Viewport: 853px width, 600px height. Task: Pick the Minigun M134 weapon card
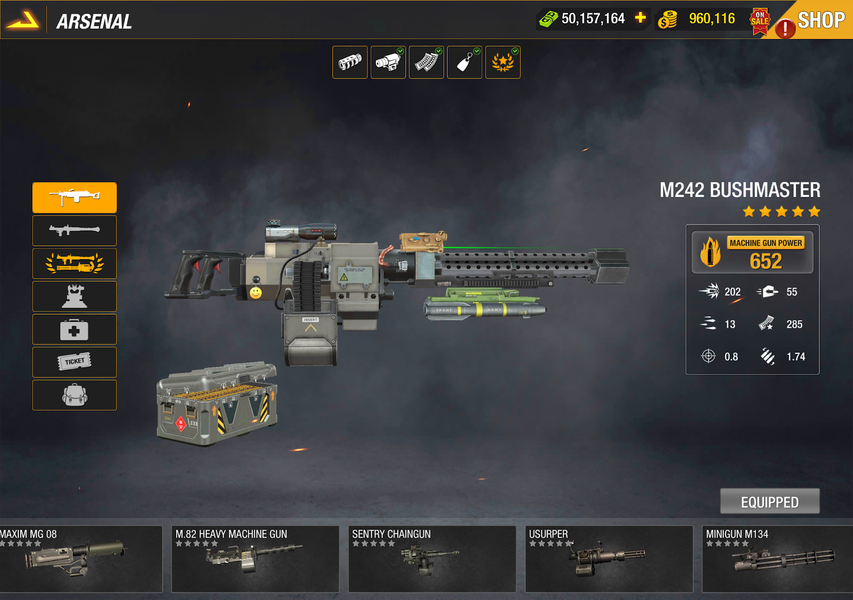point(776,559)
